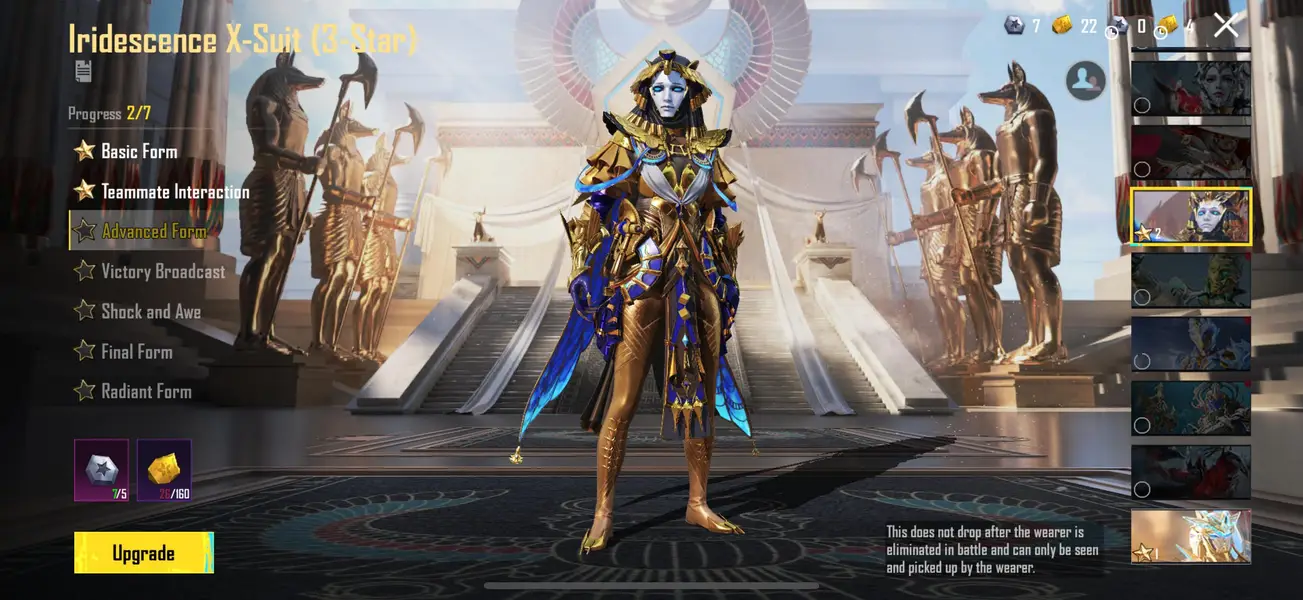Choose the Radiant Form stage
This screenshot has height=600, width=1303.
146,391
